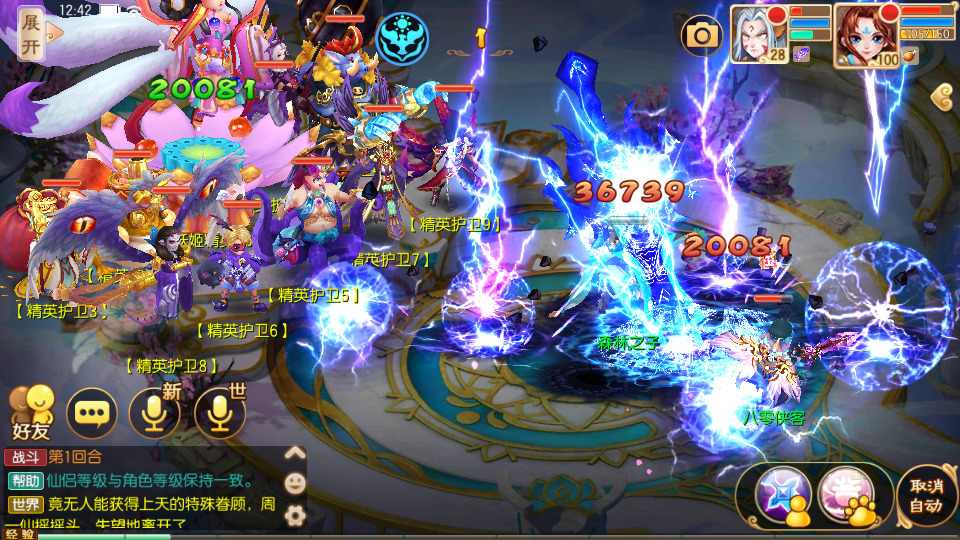960x540 pixels.
Task: Tap the 世界 world chat message line
Action: click(150, 505)
